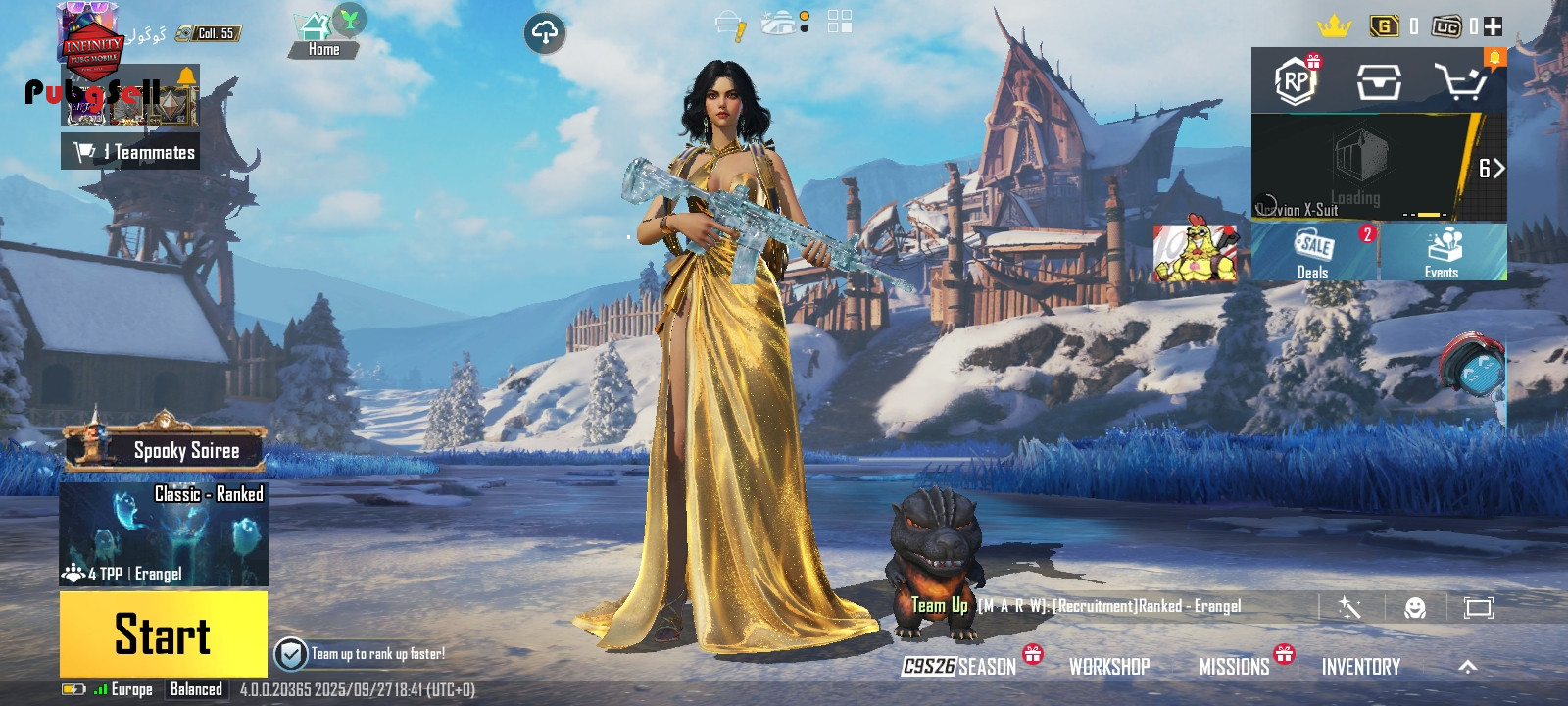Open the Royale Pass (RP) menu

click(1296, 81)
